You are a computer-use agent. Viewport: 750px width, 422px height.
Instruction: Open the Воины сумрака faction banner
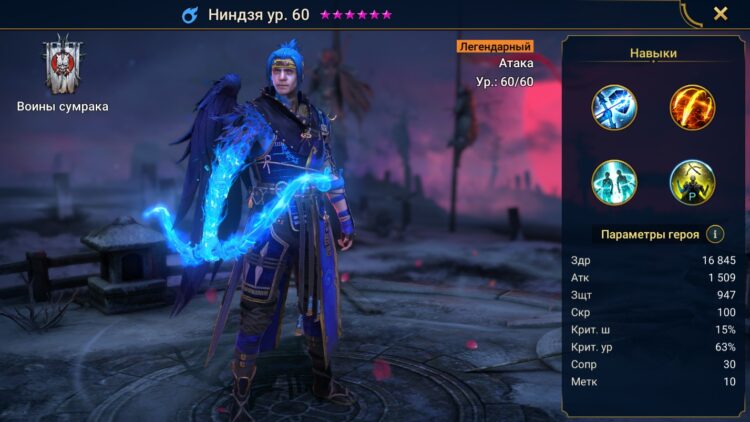62,66
